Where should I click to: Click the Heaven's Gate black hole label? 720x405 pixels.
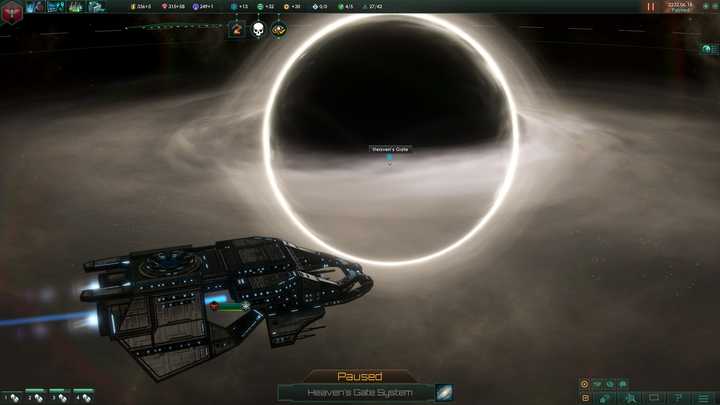pos(390,150)
